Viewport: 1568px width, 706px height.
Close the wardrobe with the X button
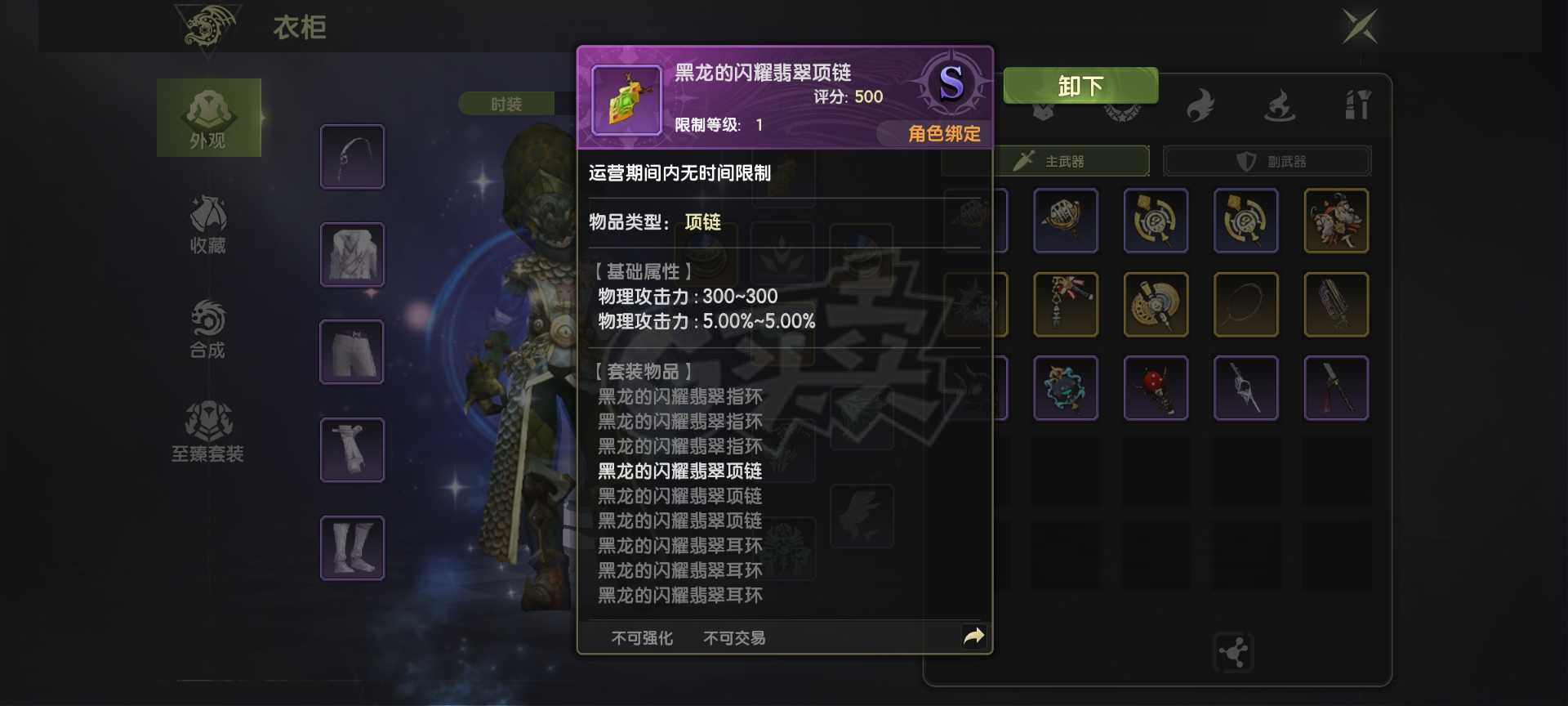[x=1358, y=27]
